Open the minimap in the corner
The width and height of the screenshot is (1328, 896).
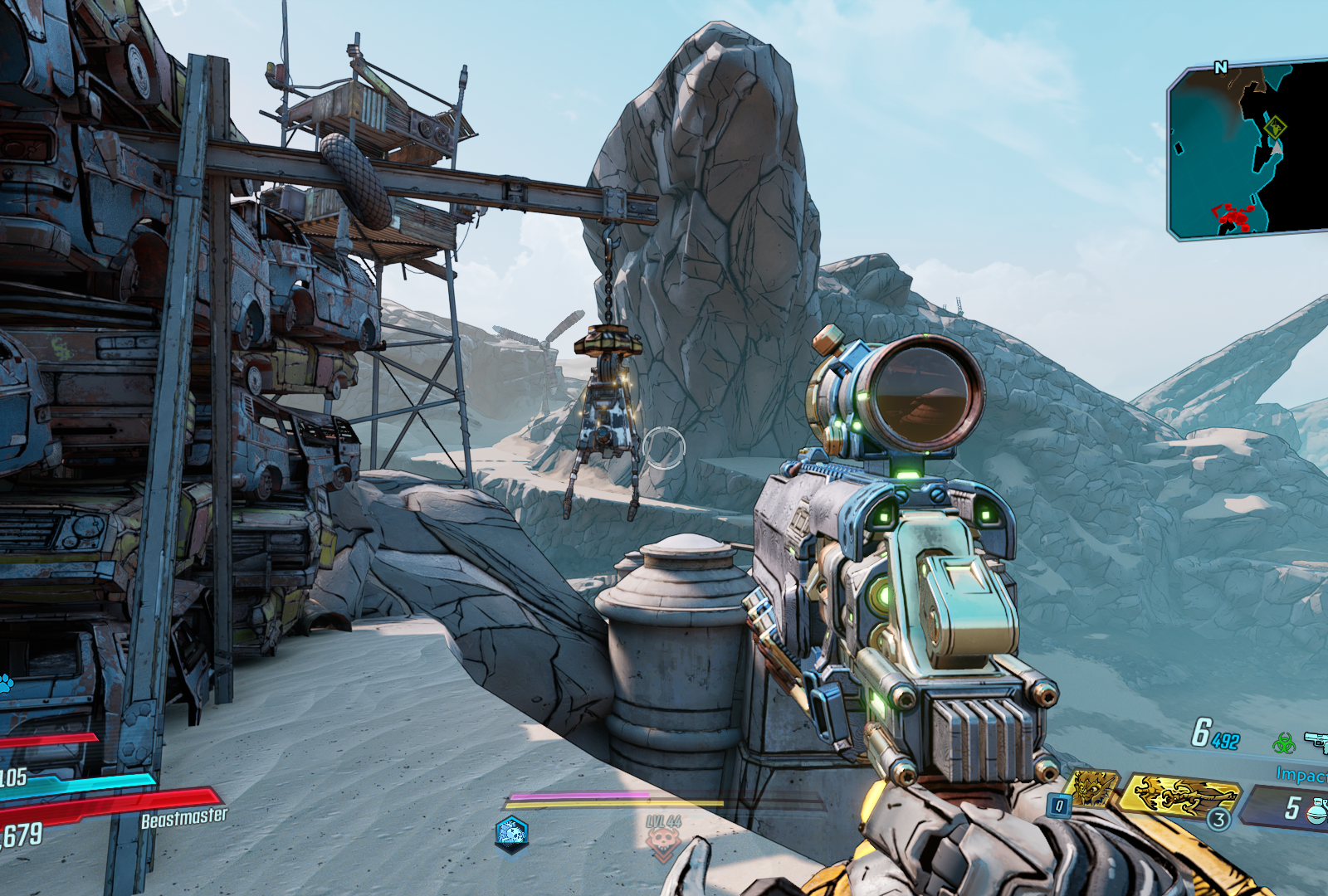pyautogui.click(x=1247, y=149)
